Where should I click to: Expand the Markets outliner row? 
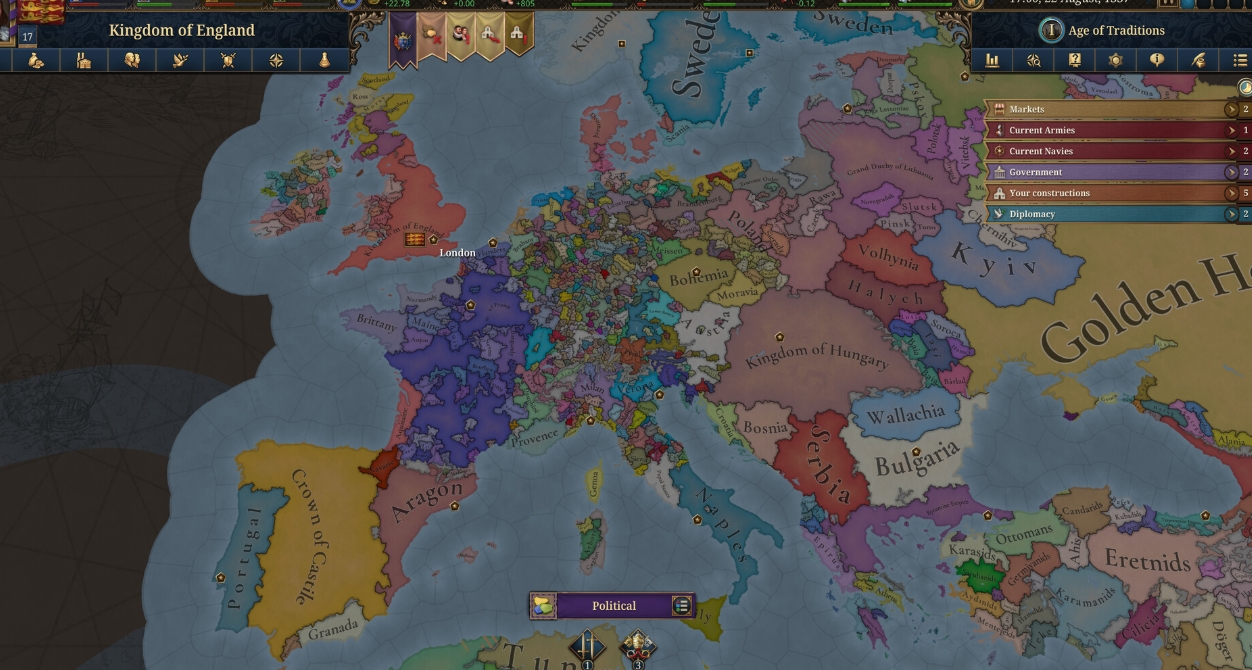(1232, 109)
